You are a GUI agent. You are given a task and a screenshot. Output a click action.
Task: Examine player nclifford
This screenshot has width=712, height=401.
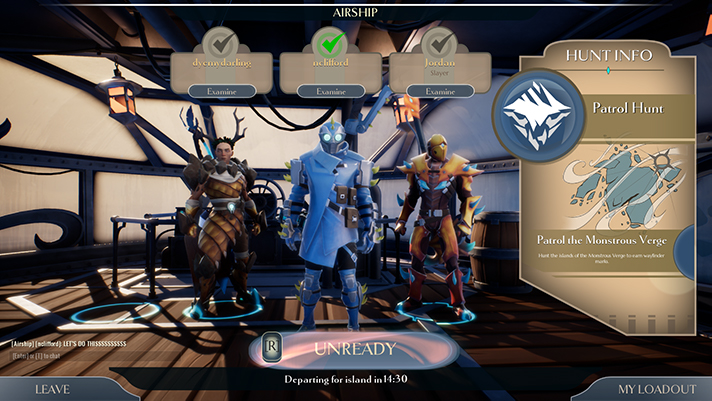[330, 91]
